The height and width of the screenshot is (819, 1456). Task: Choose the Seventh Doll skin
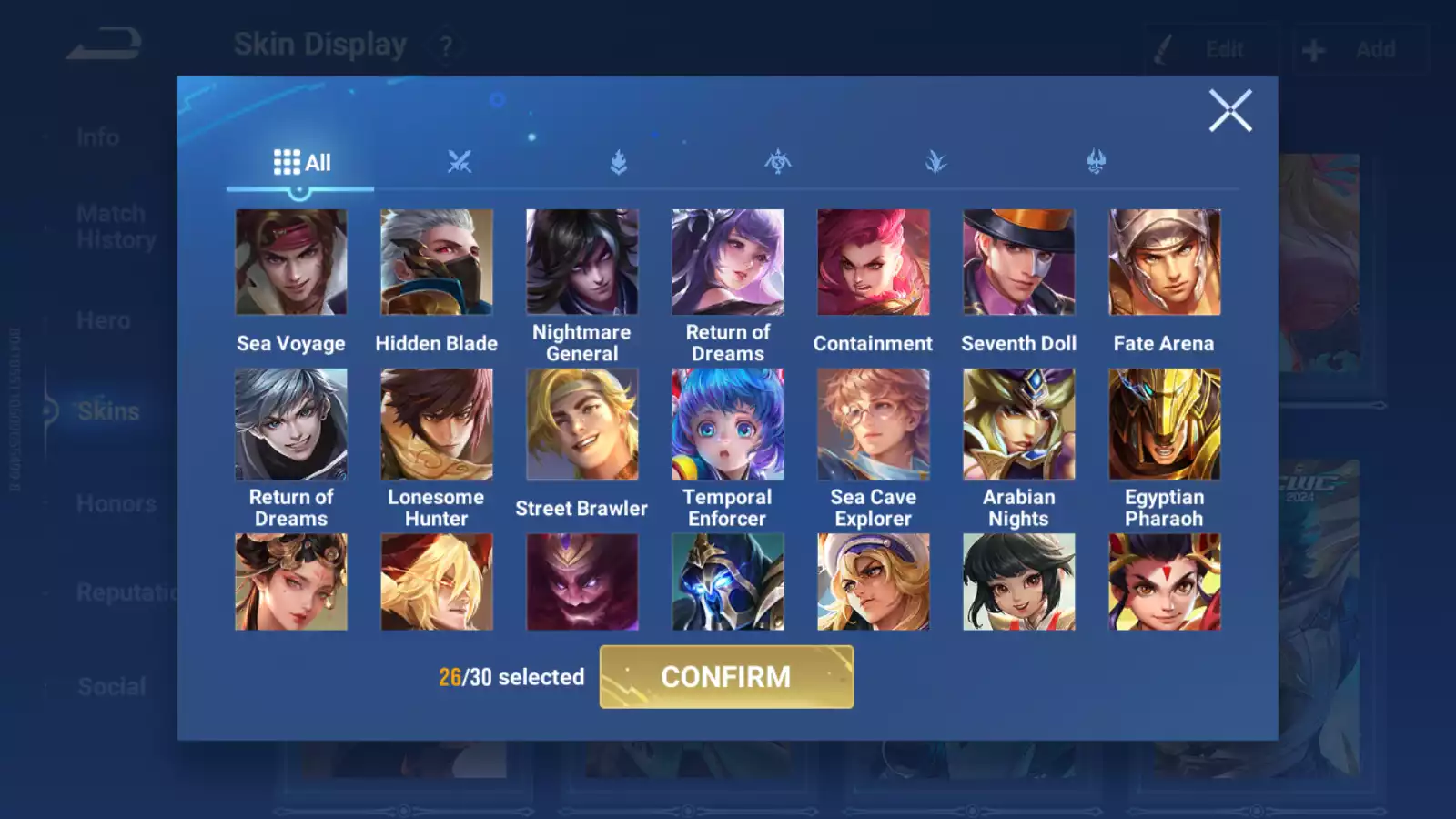tap(1019, 262)
